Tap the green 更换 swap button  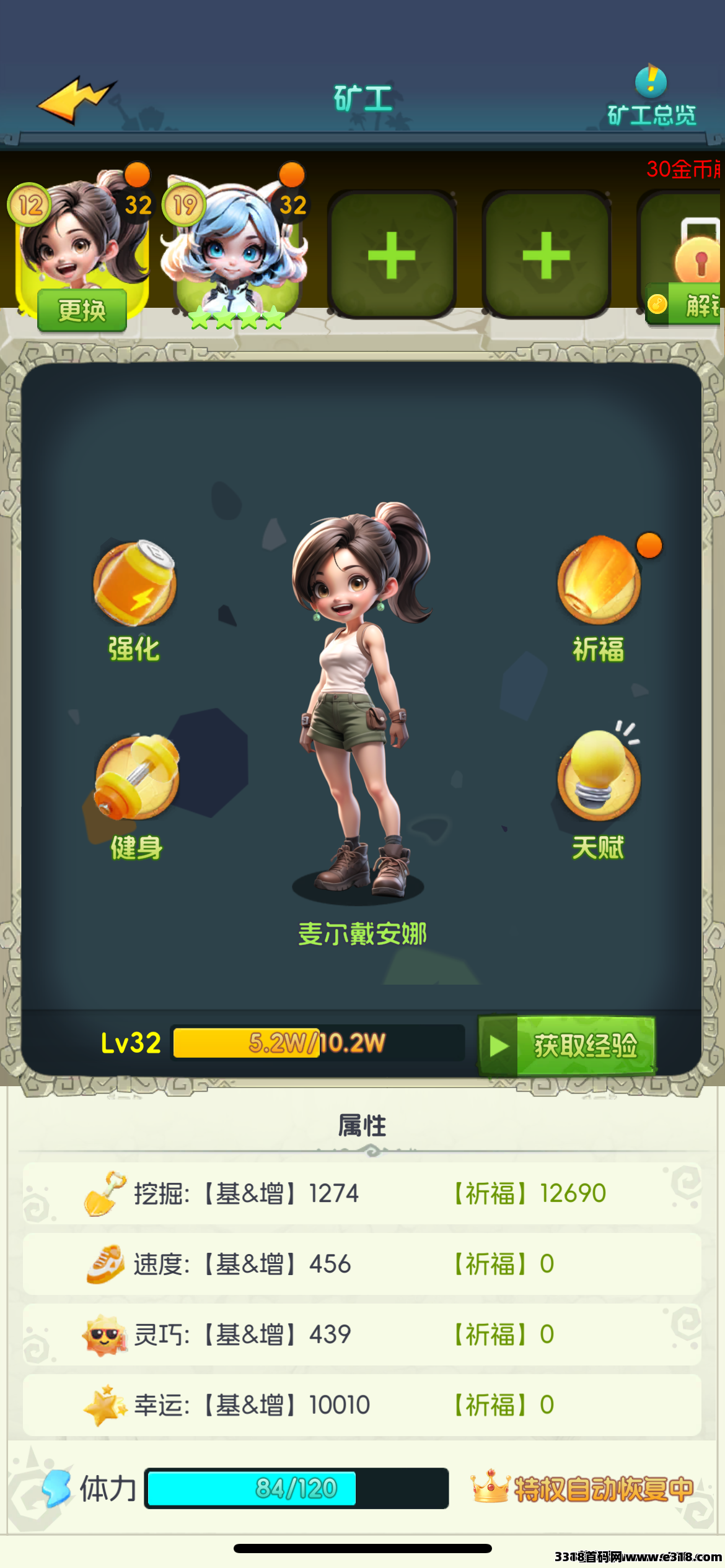tap(82, 310)
